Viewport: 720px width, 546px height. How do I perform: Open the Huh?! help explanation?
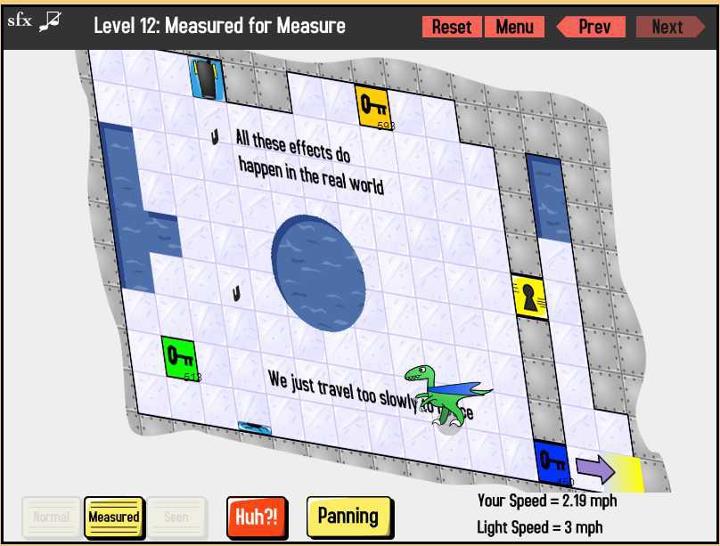pyautogui.click(x=256, y=517)
